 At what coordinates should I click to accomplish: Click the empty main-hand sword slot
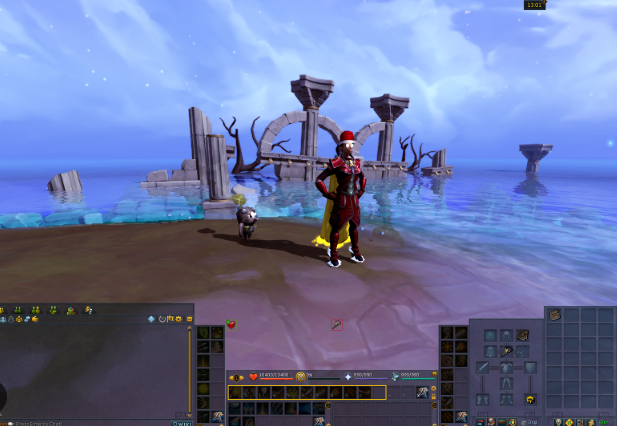[484, 368]
